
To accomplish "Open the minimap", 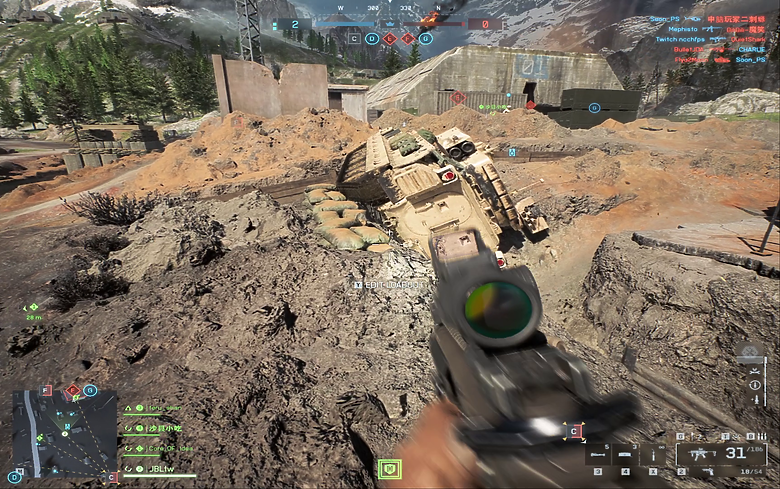I will (x=59, y=433).
